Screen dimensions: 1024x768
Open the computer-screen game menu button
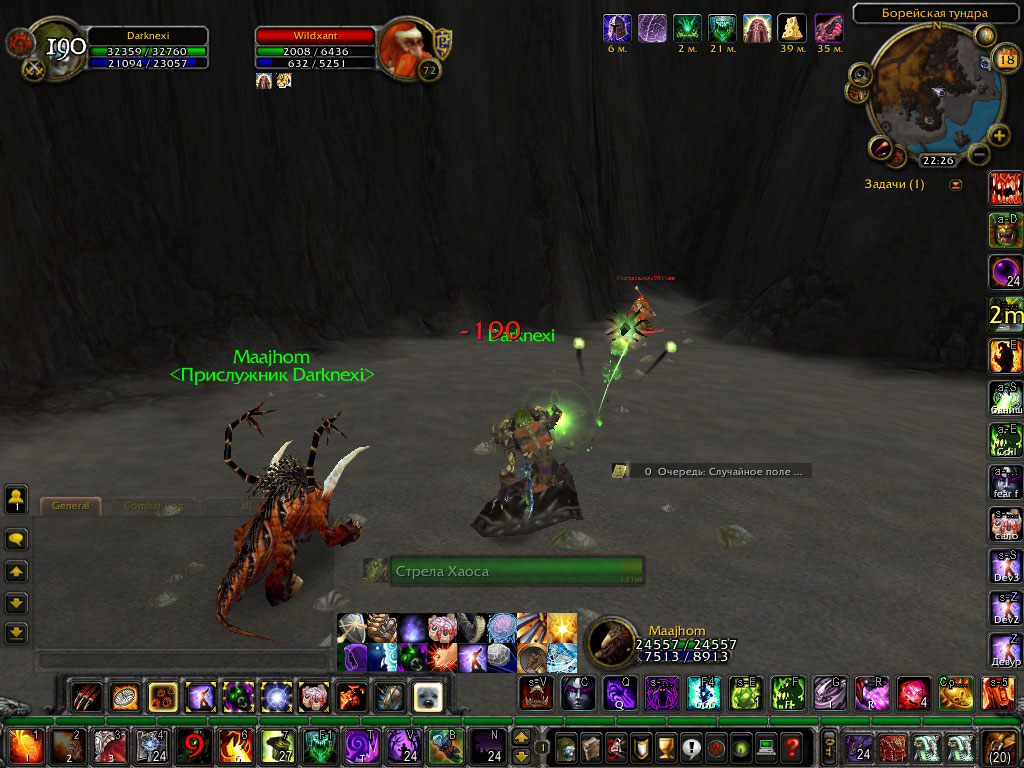coord(766,747)
